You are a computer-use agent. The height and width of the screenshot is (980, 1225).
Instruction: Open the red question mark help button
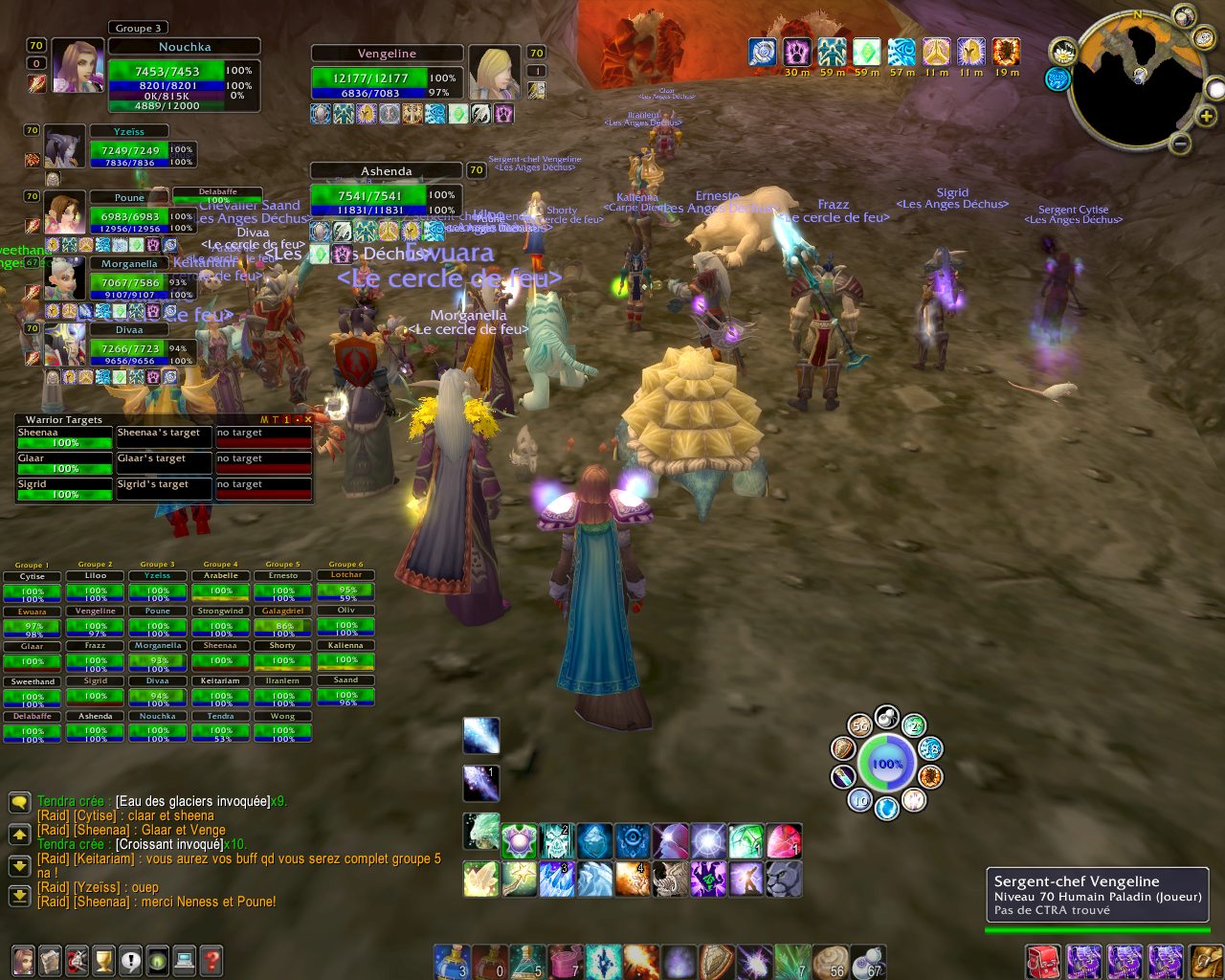coord(211,959)
